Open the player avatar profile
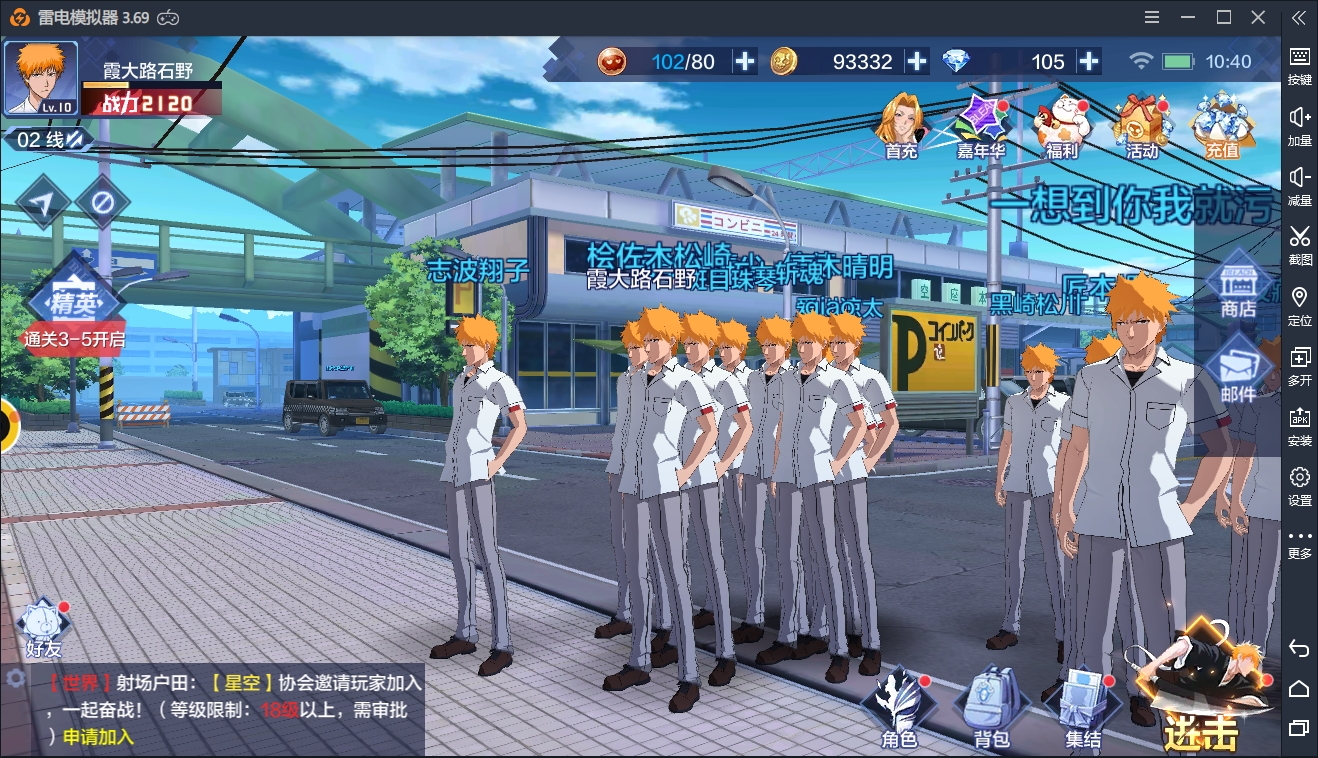This screenshot has height=758, width=1318. pos(41,78)
